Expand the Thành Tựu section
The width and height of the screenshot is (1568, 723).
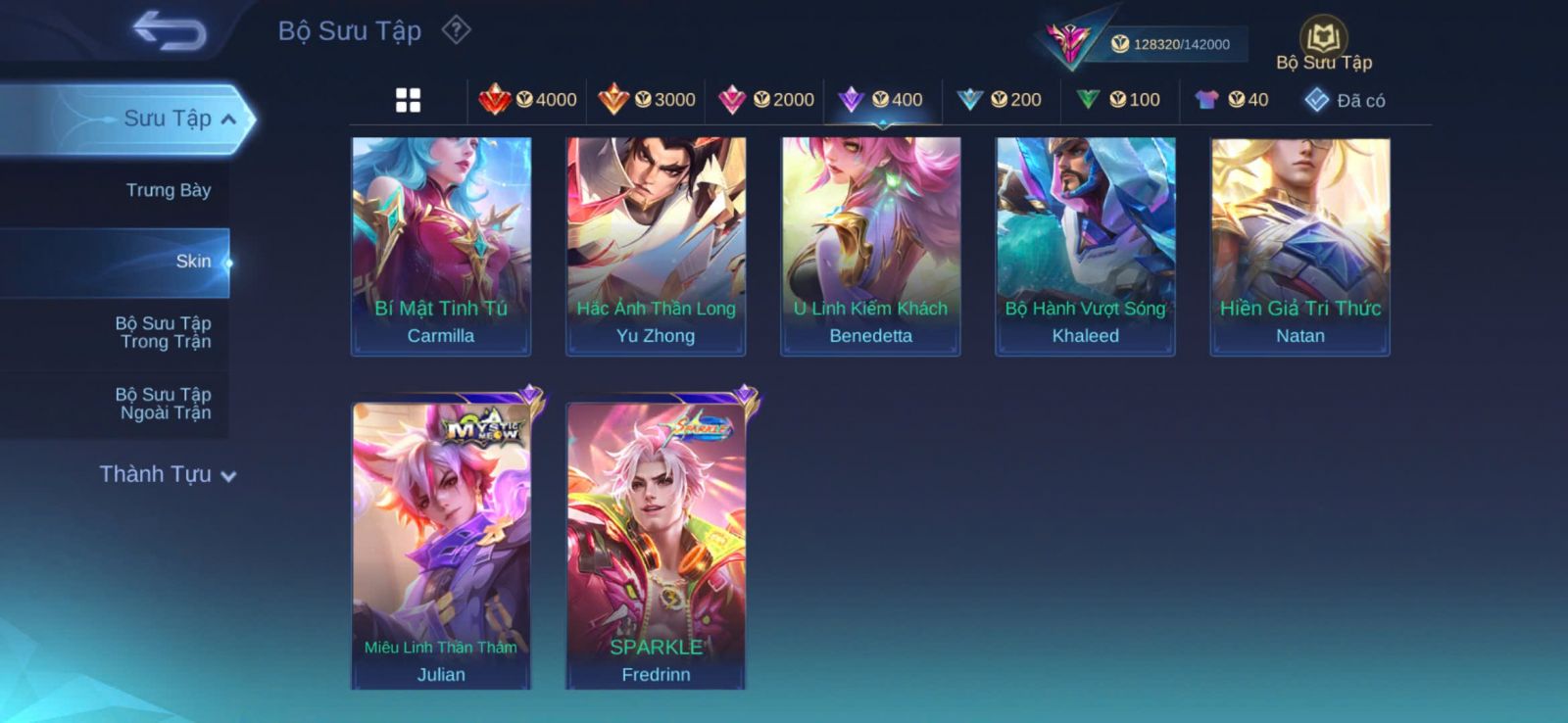tap(168, 474)
